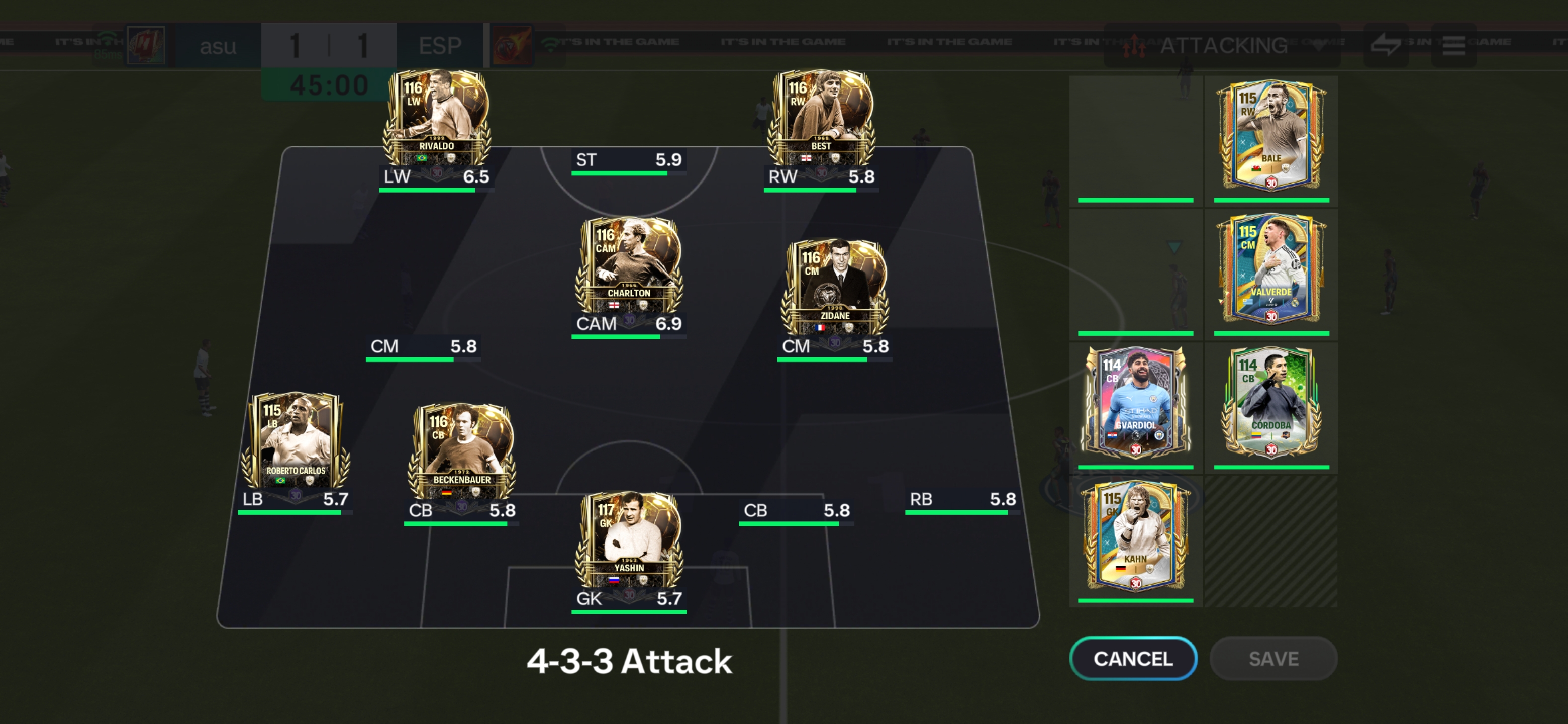Open the hamburger menu icon
1568x724 pixels.
click(1453, 46)
